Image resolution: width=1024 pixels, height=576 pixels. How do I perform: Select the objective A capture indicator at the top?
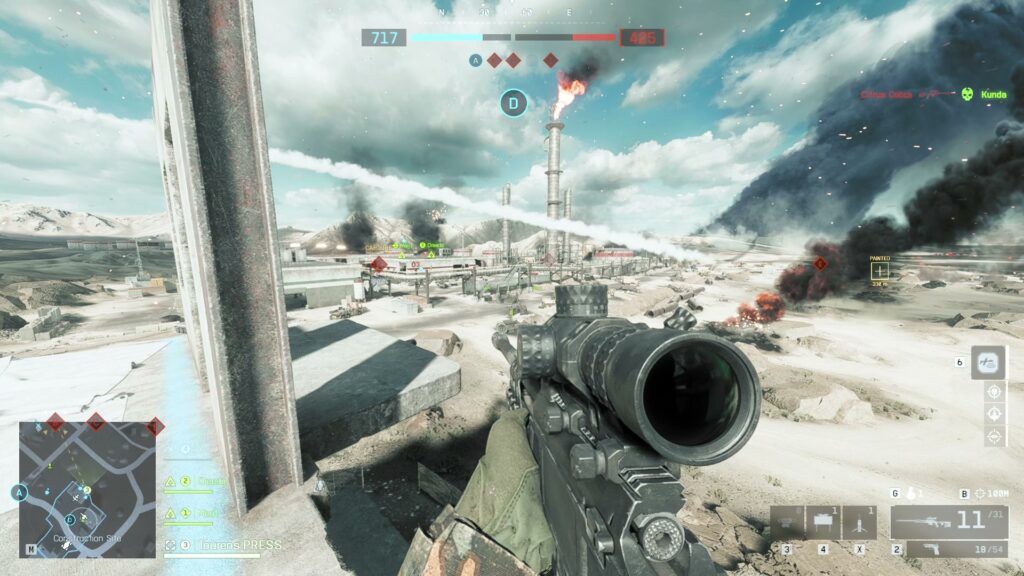(x=475, y=60)
